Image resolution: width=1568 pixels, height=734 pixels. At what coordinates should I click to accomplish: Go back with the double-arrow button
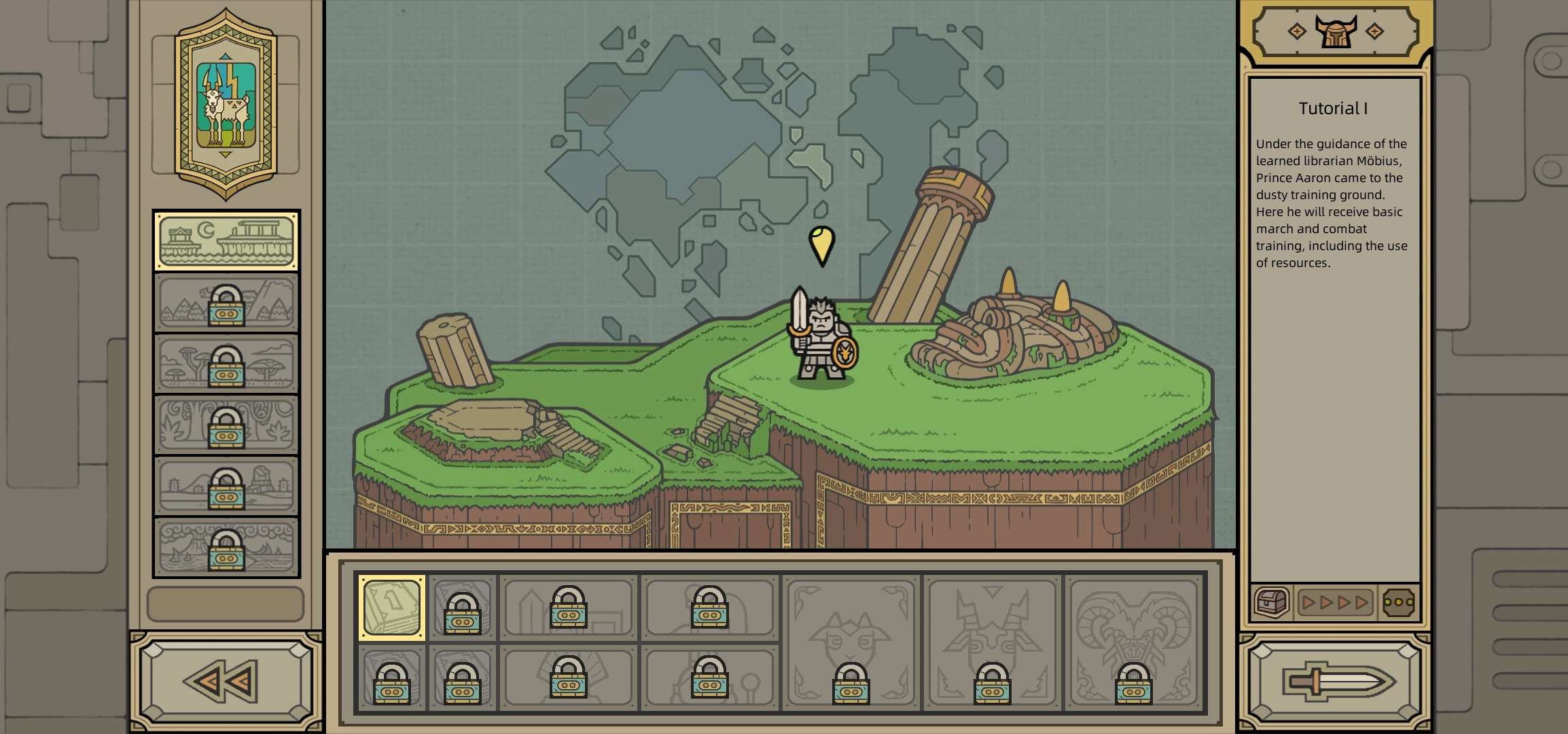point(226,682)
